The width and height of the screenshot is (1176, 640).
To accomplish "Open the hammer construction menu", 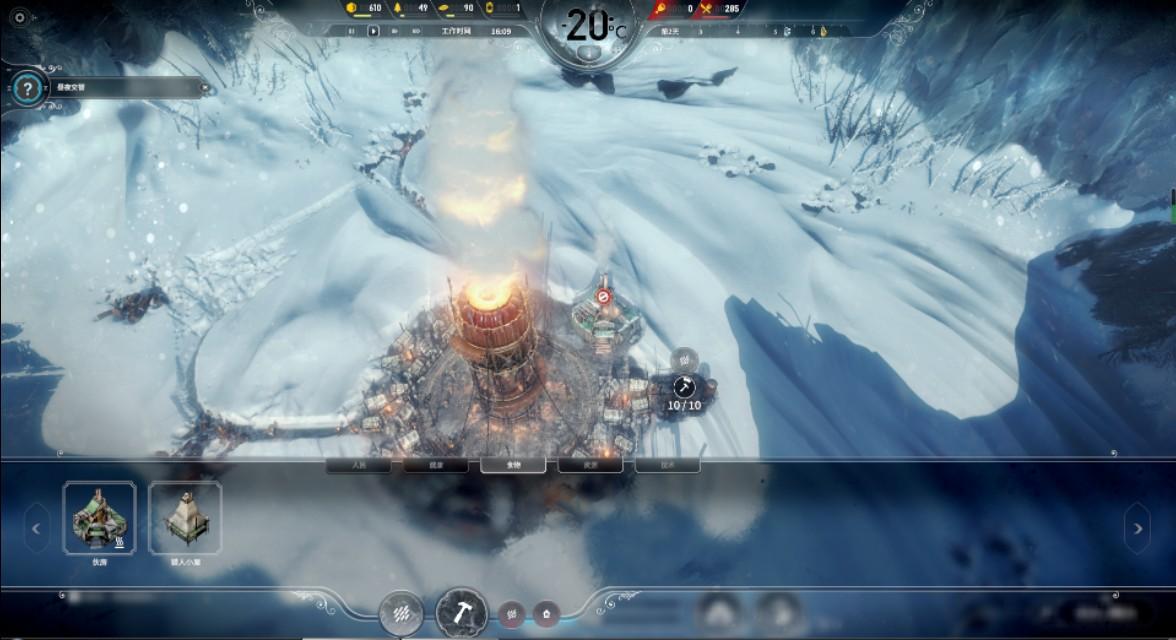I will pyautogui.click(x=461, y=612).
